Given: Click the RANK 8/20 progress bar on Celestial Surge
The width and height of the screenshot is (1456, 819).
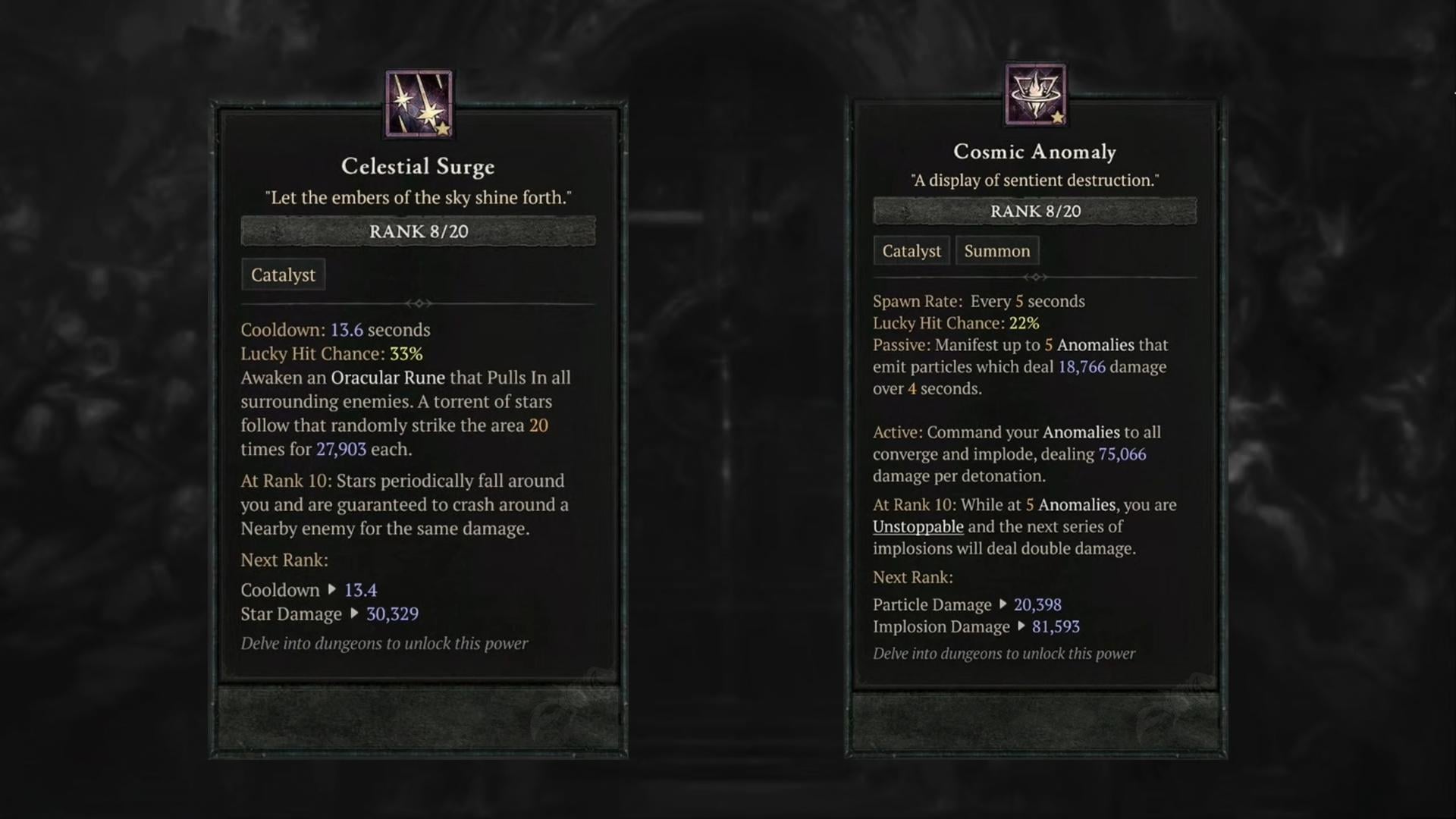Looking at the screenshot, I should tap(418, 231).
